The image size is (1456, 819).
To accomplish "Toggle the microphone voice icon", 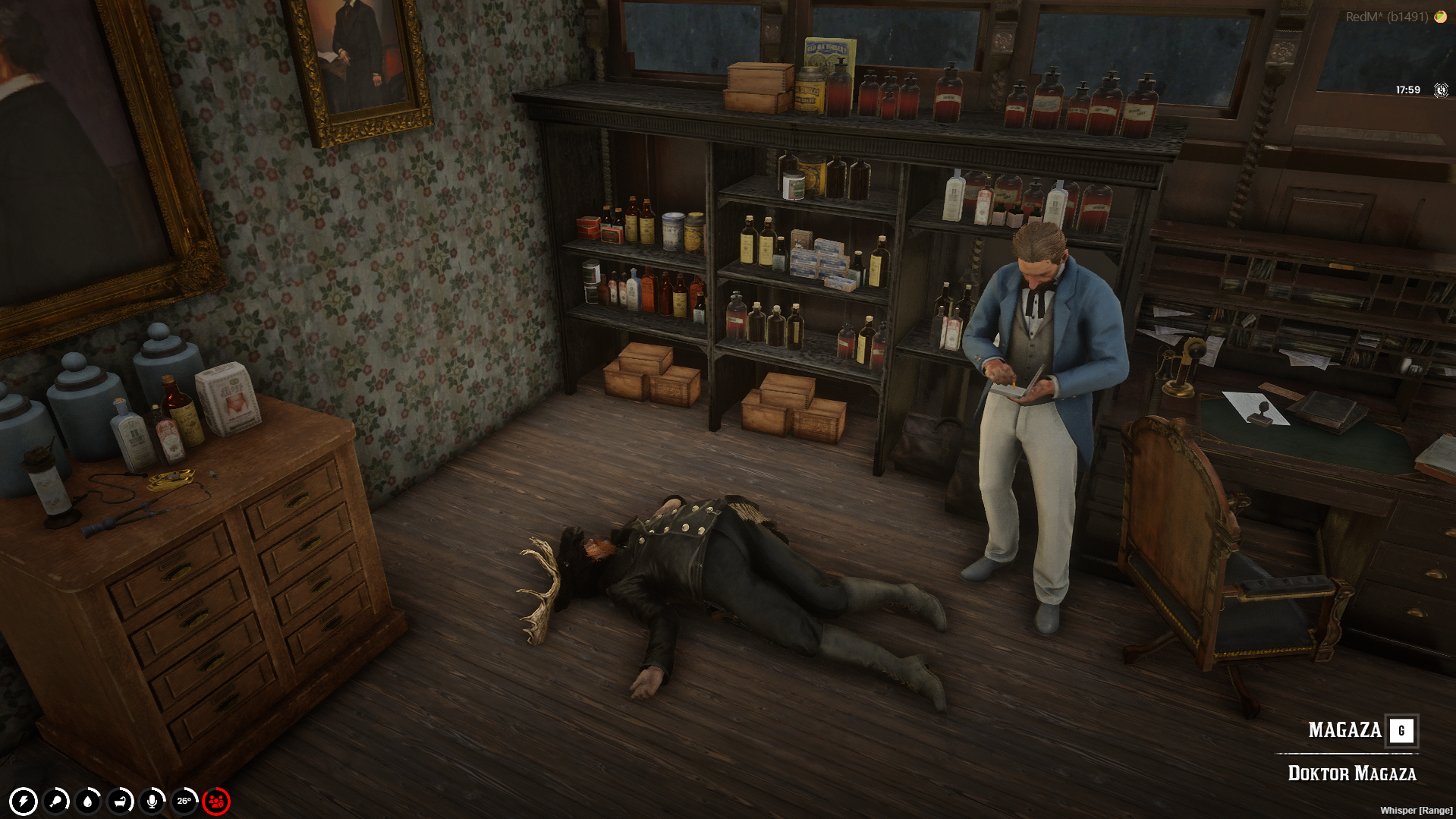I will point(153,802).
